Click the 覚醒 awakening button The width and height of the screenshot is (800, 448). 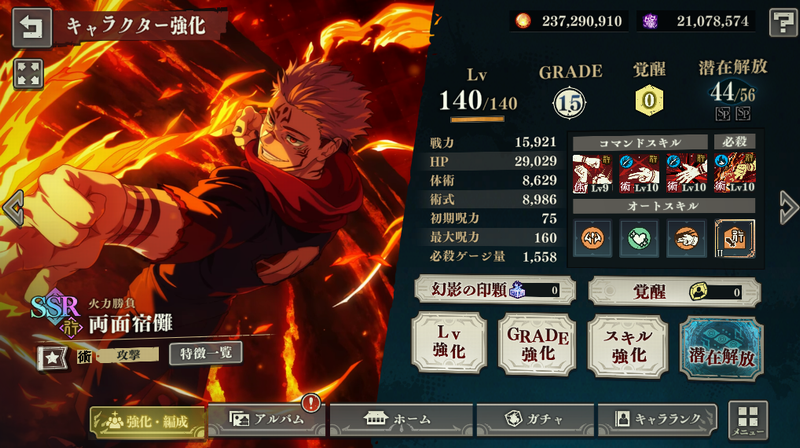click(x=673, y=292)
